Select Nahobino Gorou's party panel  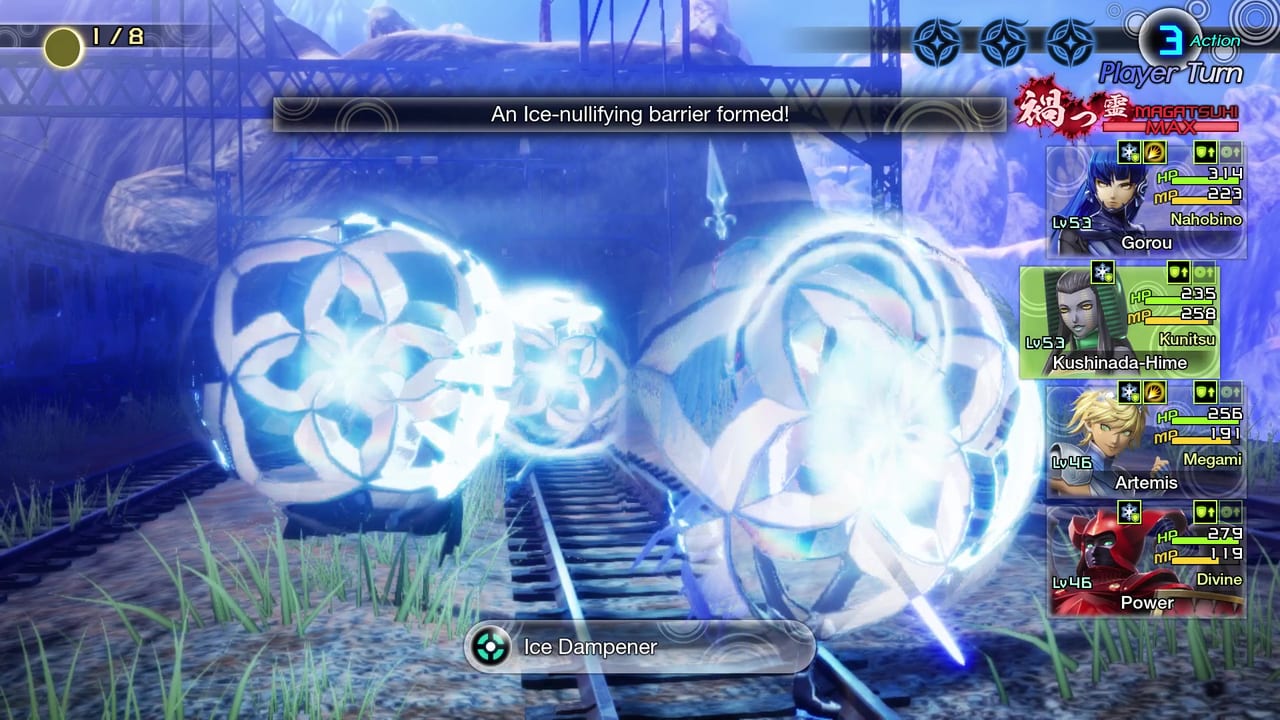[1146, 202]
